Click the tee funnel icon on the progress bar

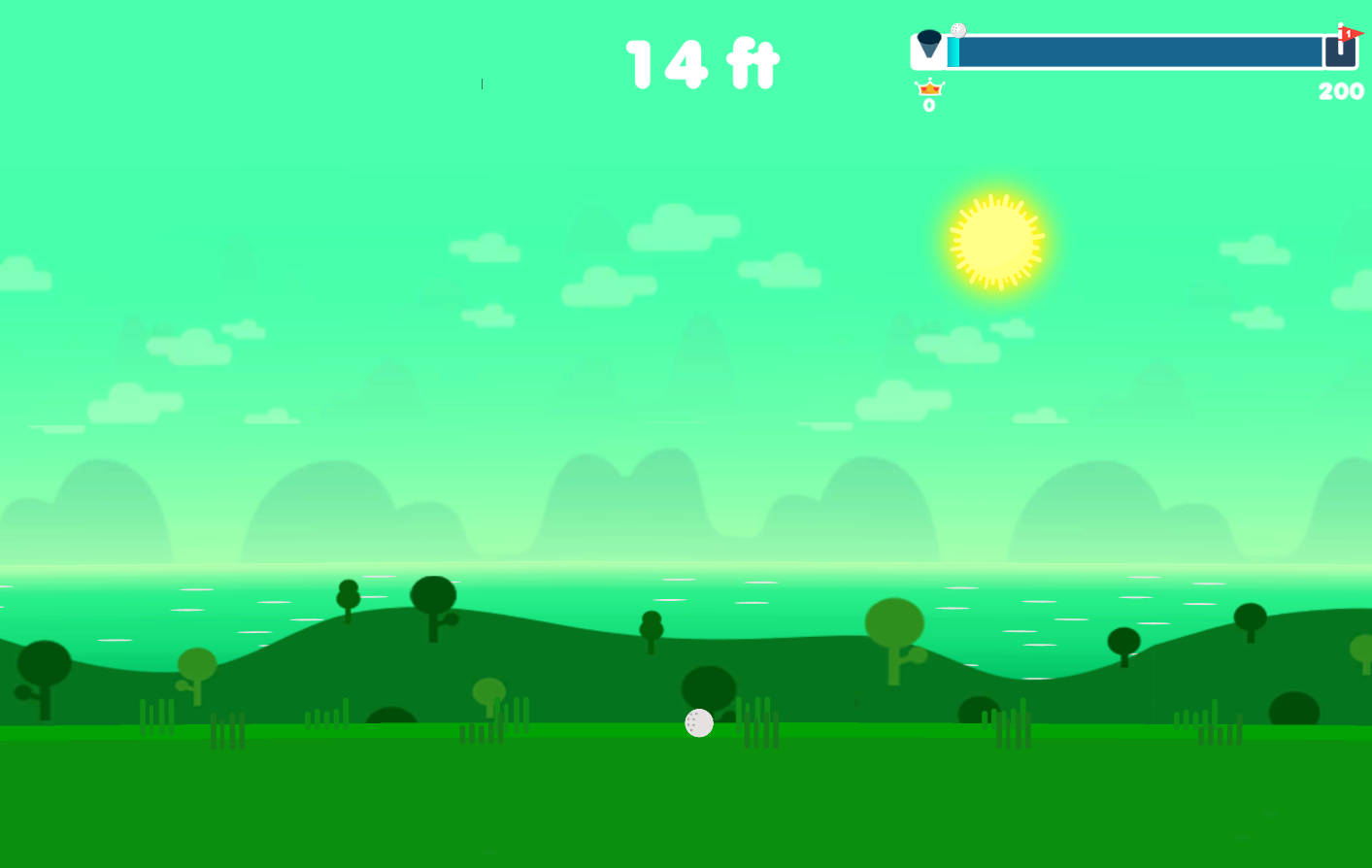929,44
